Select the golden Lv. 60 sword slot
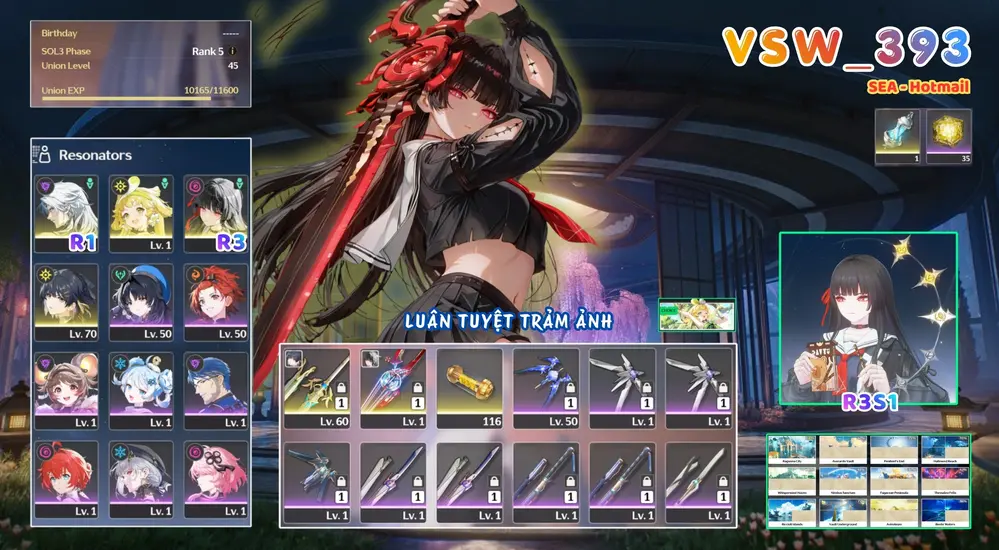This screenshot has width=999, height=550. coord(317,388)
